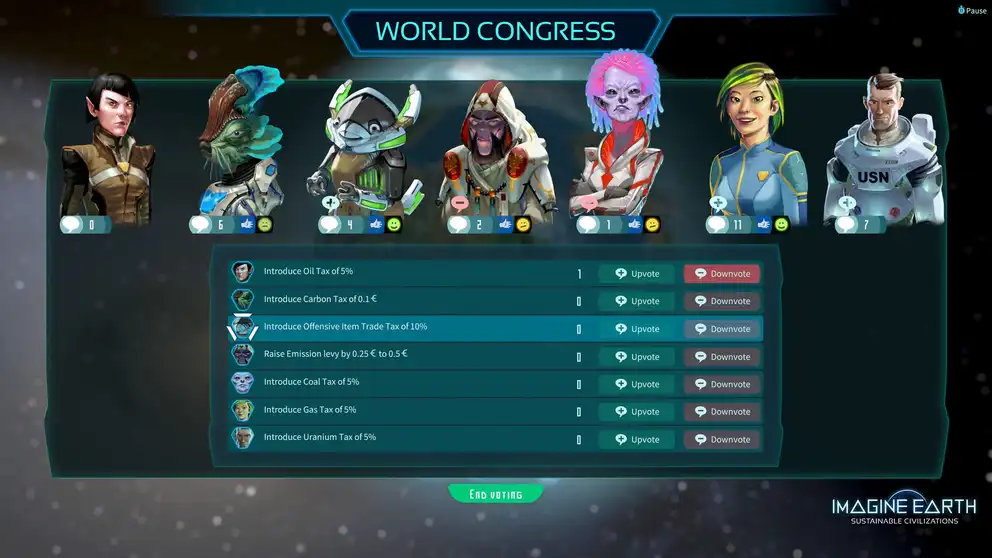Downvote the Gas Tax of 5% proposal
This screenshot has height=558, width=992.
pos(721,412)
